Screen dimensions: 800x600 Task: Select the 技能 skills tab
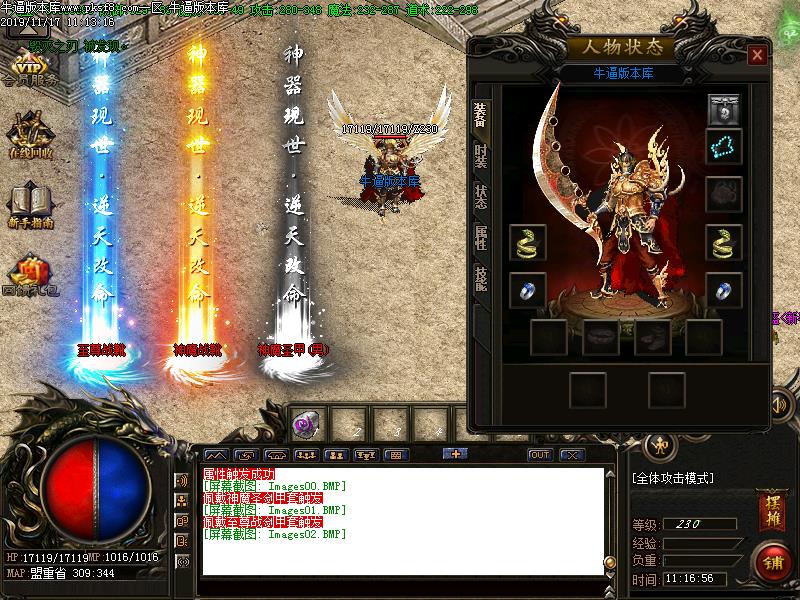(x=481, y=279)
